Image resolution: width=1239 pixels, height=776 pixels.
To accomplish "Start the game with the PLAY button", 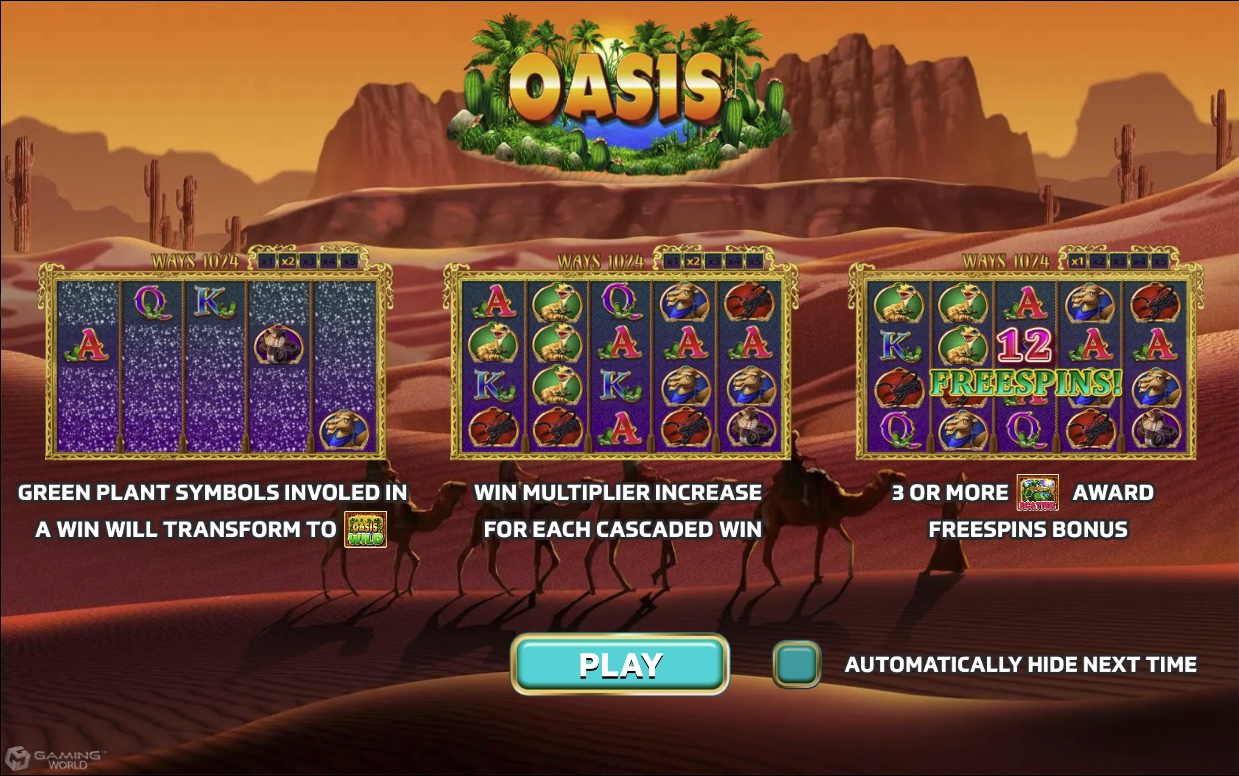I will [620, 664].
